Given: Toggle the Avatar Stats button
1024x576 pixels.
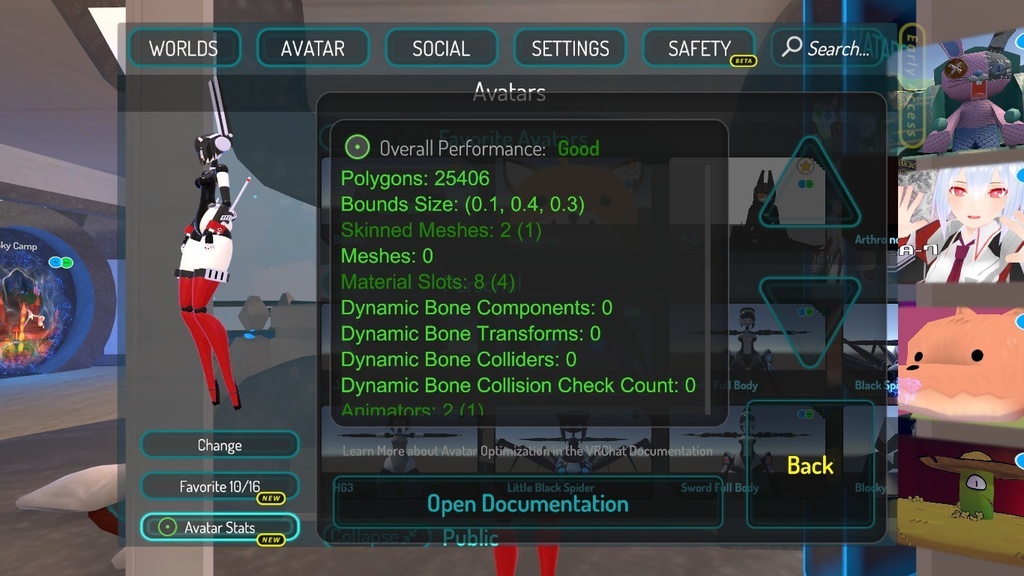Looking at the screenshot, I should (x=219, y=527).
